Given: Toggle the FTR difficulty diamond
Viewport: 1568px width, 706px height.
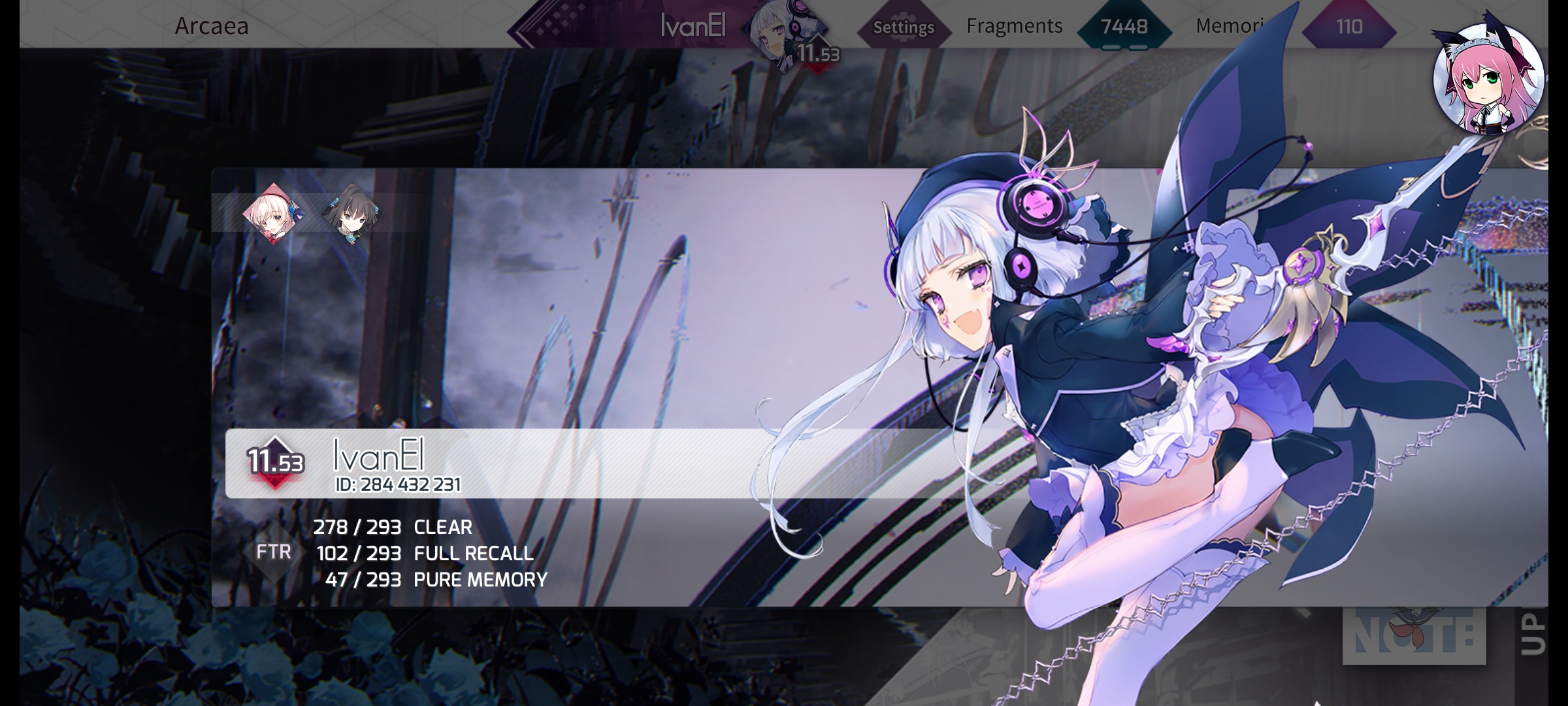Looking at the screenshot, I should coord(274,552).
